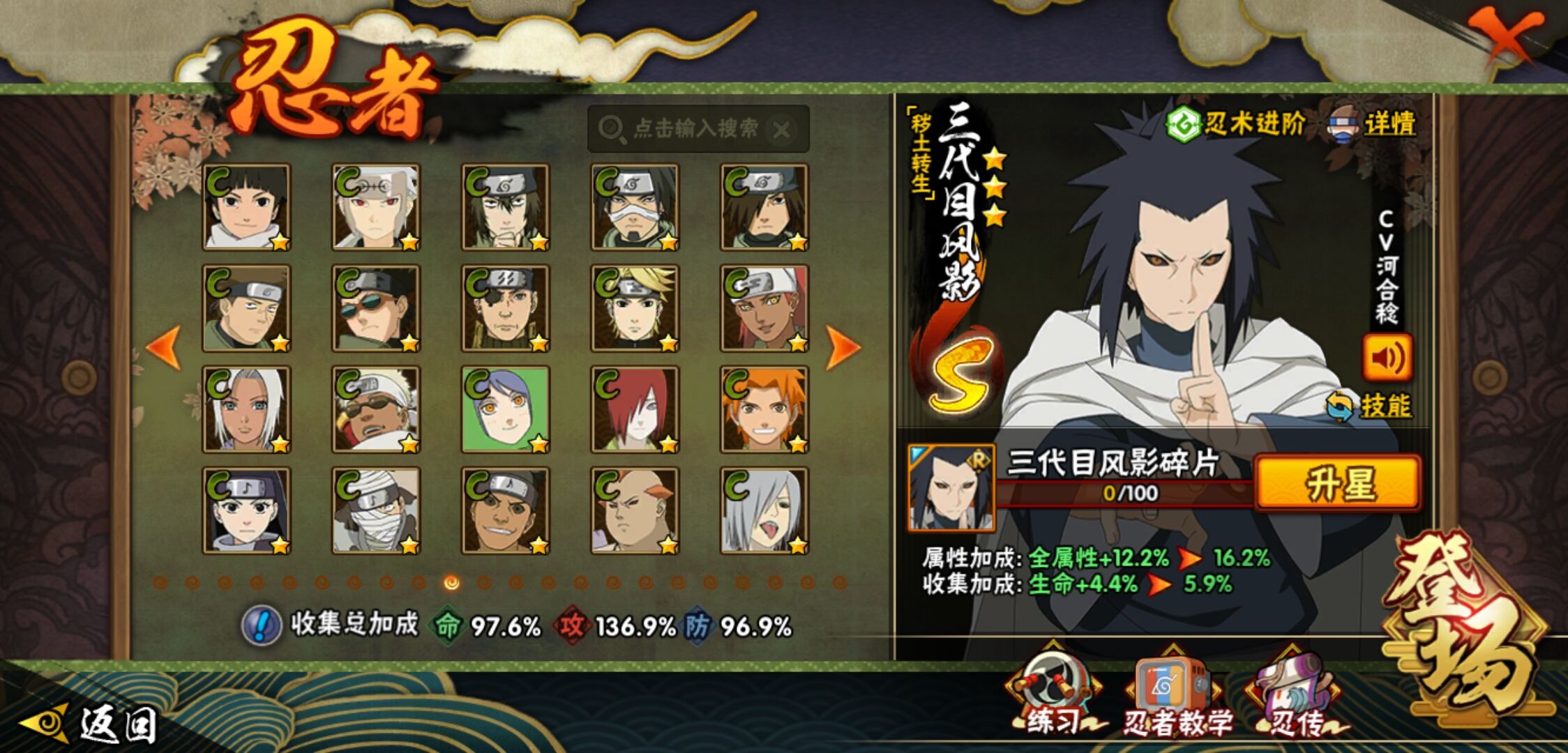Select the purple-haired ninja on green portrait
Image resolution: width=1568 pixels, height=753 pixels.
coord(506,409)
